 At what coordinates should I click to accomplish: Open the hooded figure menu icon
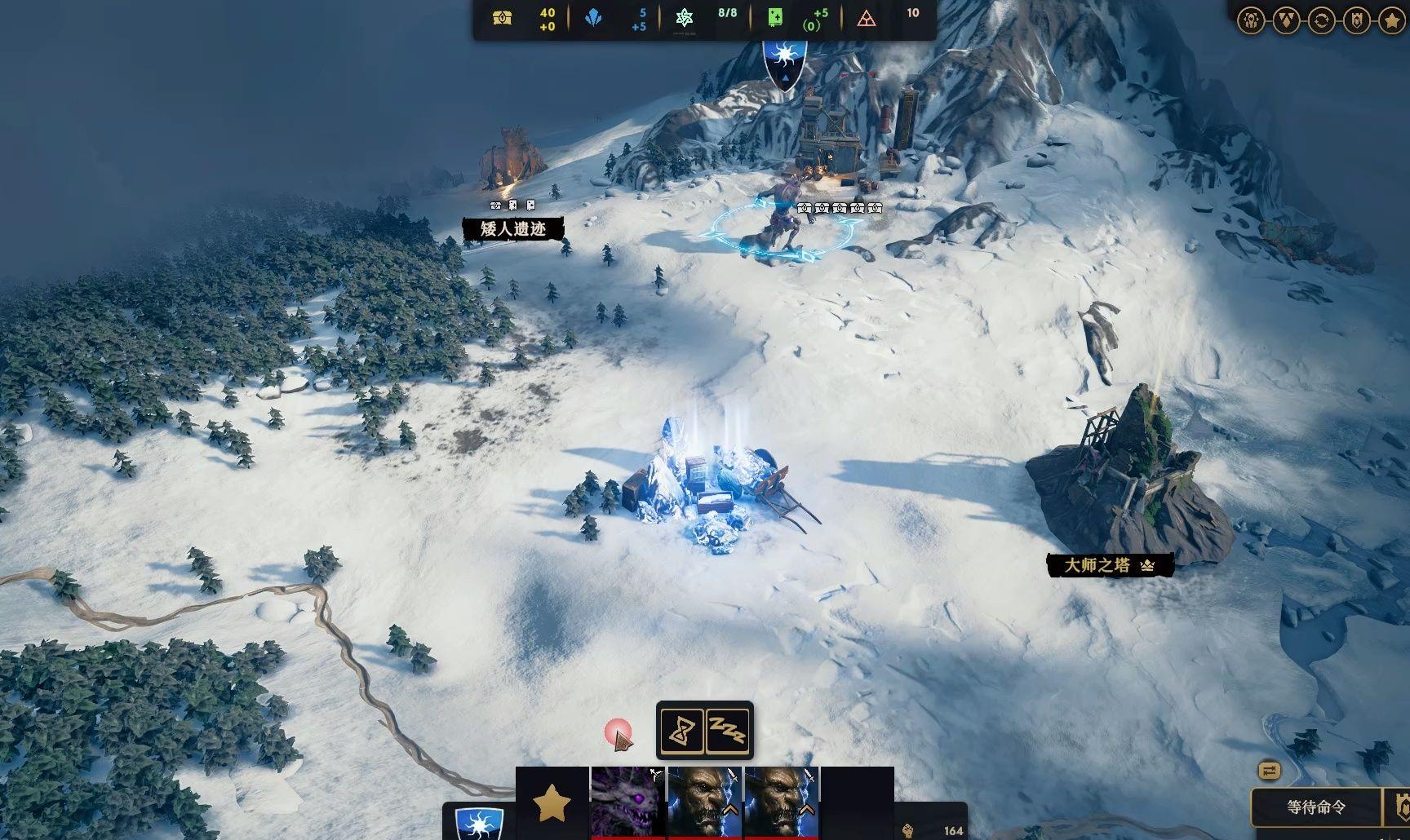[x=1251, y=20]
